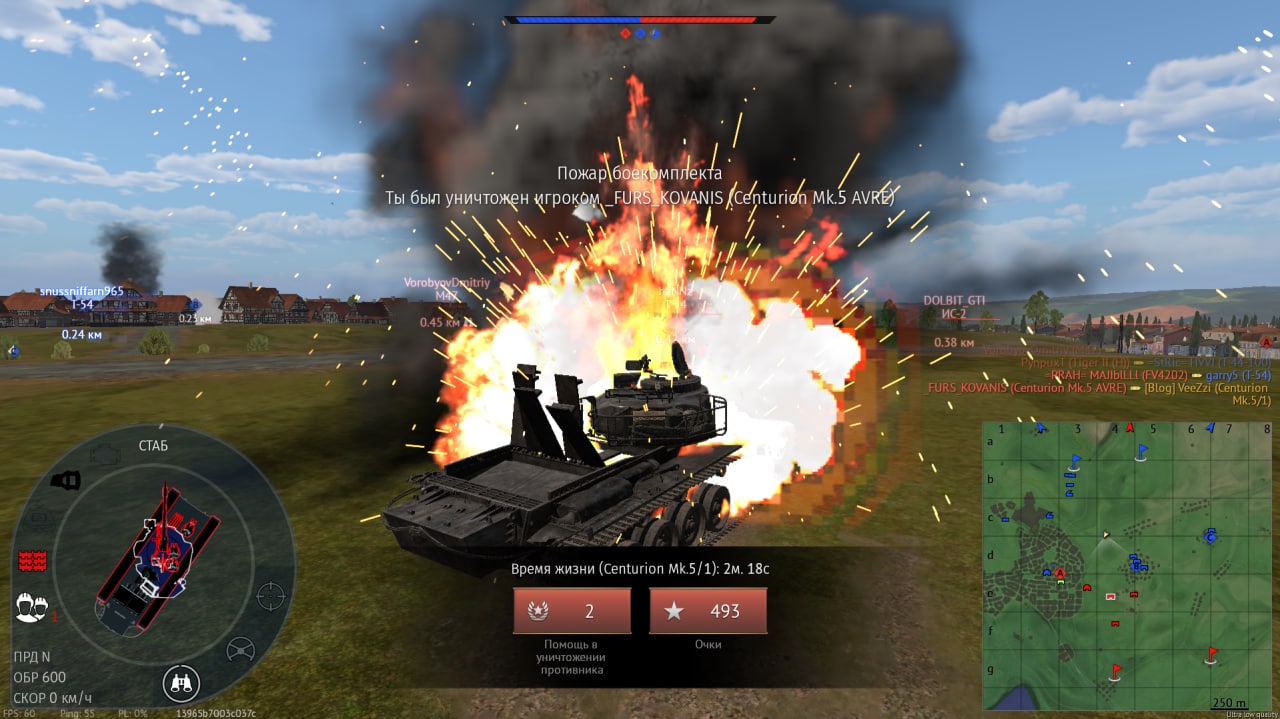Select capture point A on the minimap

pos(1060,574)
